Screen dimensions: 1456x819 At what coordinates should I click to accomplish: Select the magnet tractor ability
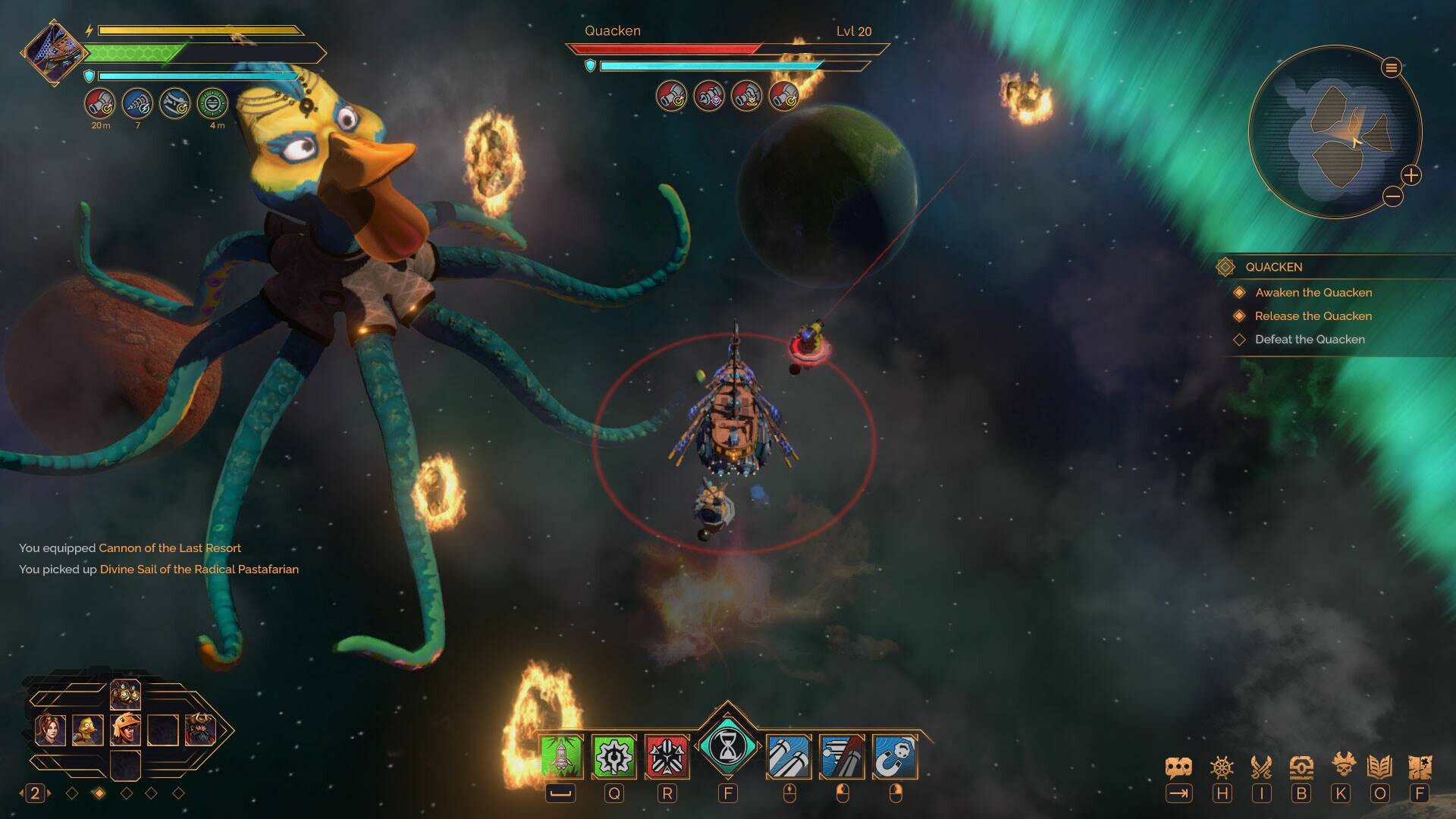coord(895,756)
